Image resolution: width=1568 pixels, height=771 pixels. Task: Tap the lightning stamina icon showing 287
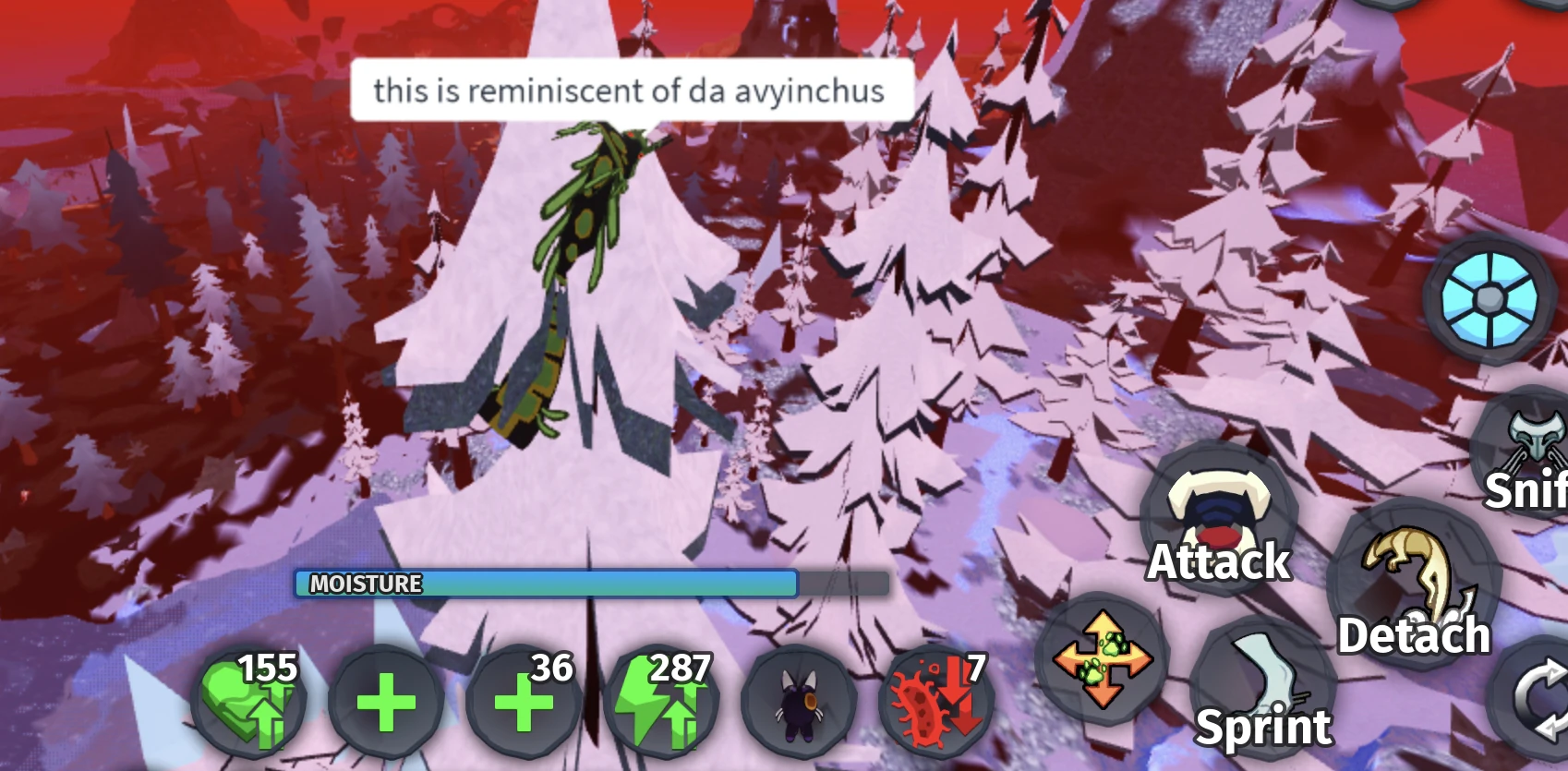tap(660, 702)
